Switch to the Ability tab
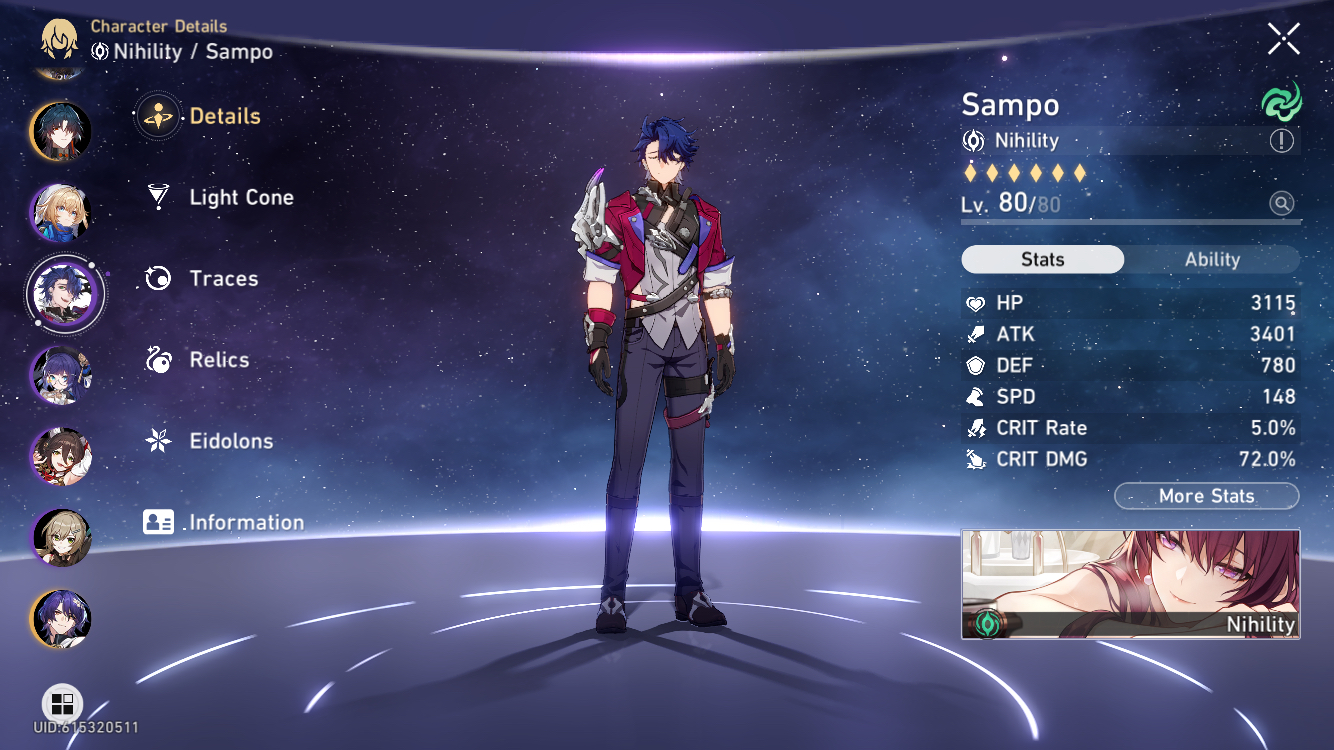This screenshot has width=1334, height=750. tap(1212, 259)
